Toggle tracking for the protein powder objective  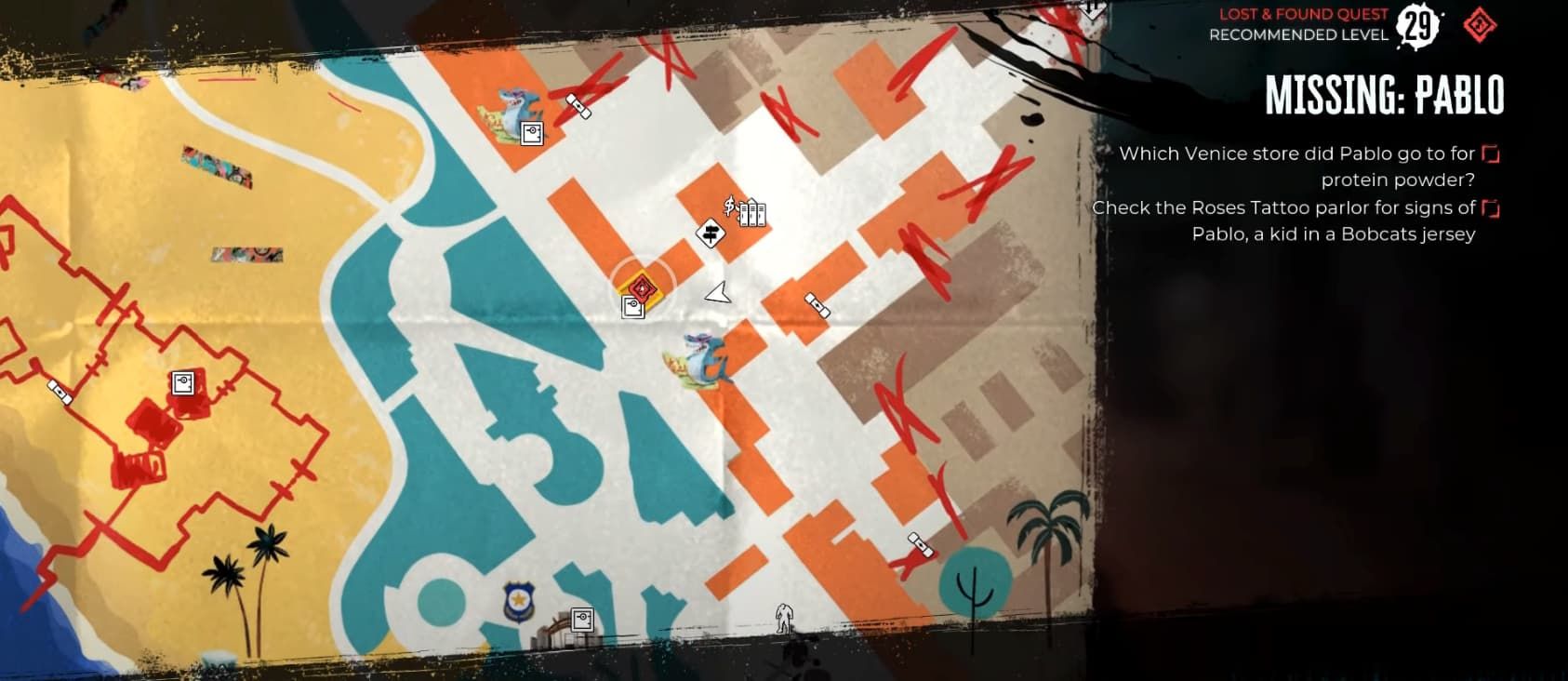pyautogui.click(x=1491, y=154)
